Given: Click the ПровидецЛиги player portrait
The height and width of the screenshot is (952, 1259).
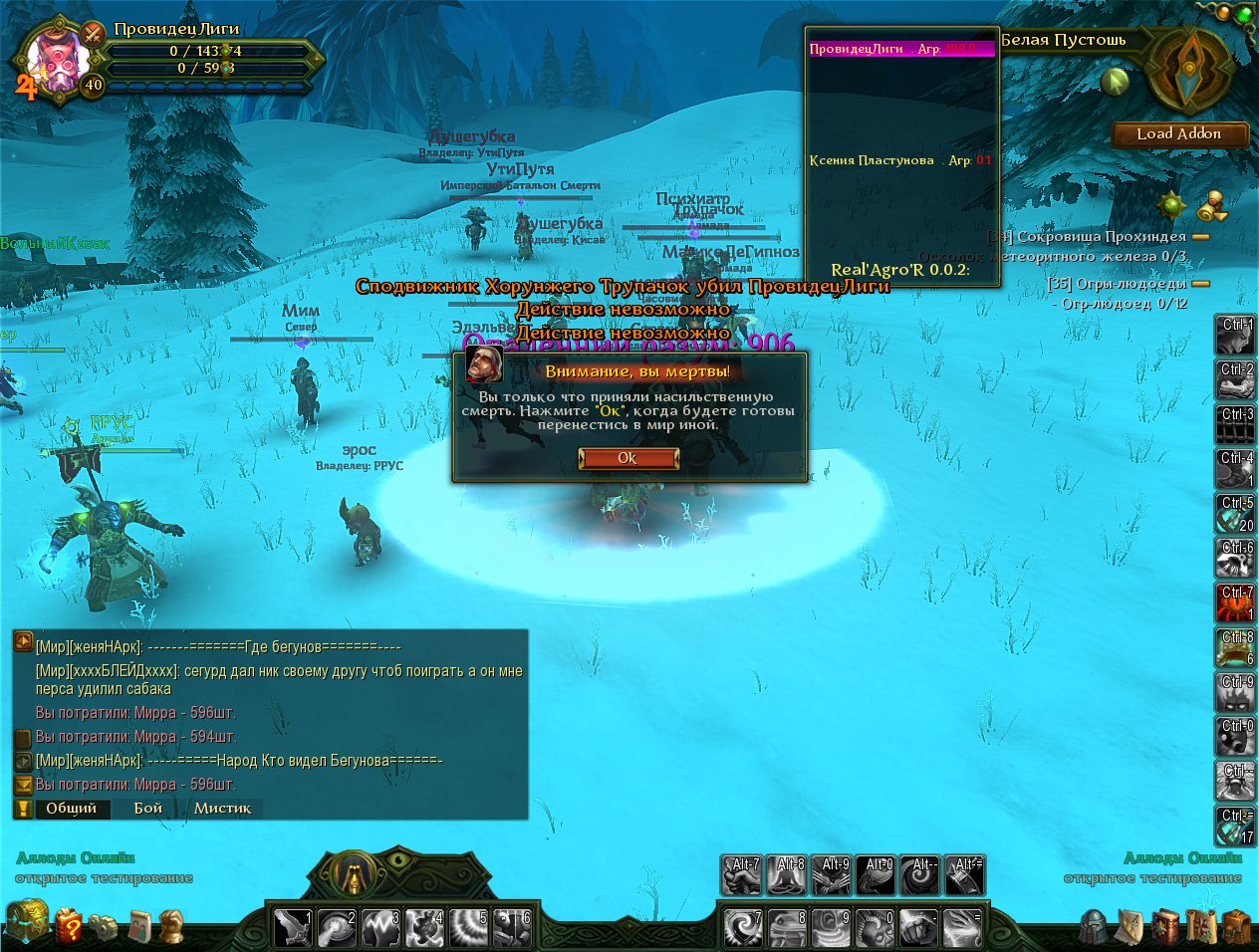Looking at the screenshot, I should [55, 58].
